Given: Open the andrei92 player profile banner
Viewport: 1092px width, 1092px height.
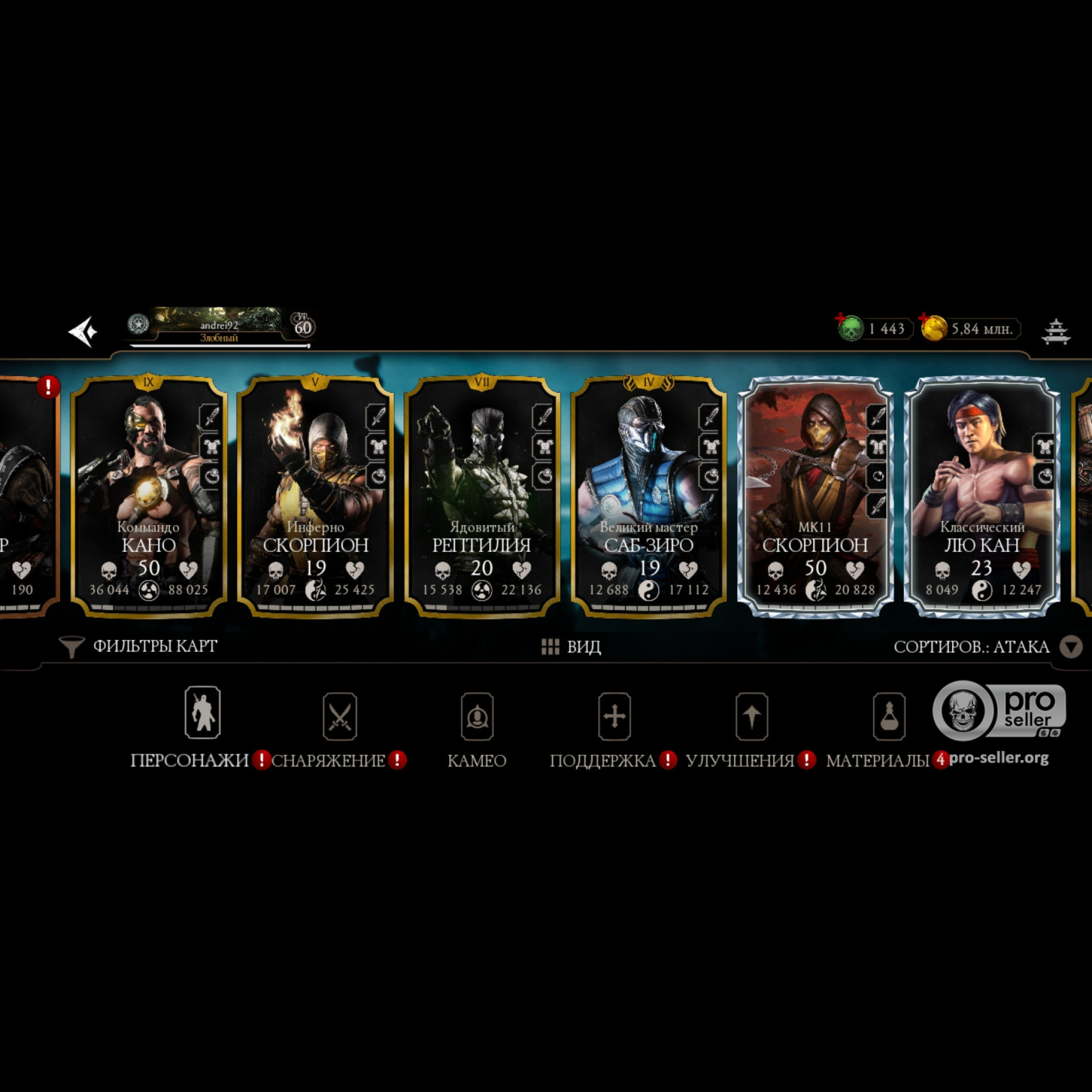Looking at the screenshot, I should pyautogui.click(x=219, y=327).
